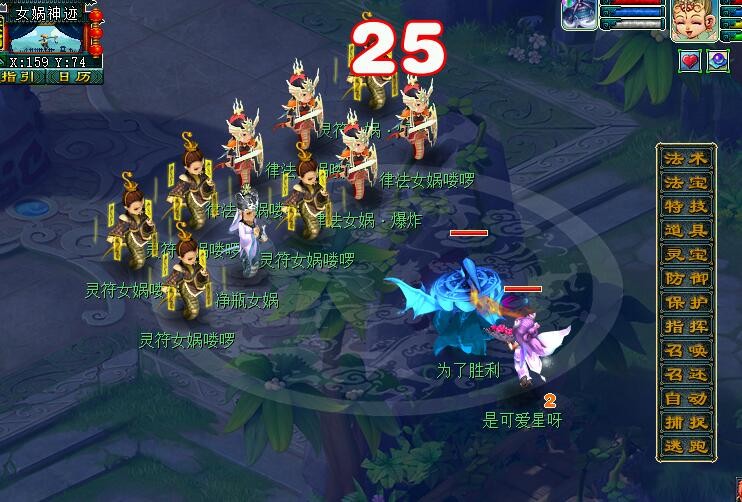Activate the 保护 protect command
The width and height of the screenshot is (742, 502).
point(686,303)
